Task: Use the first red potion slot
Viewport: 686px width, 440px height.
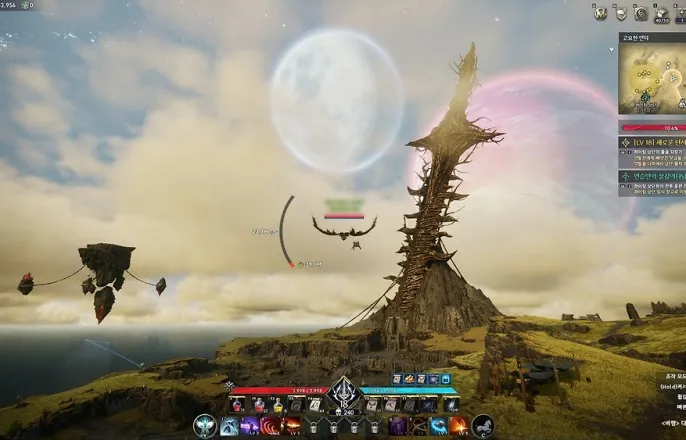Action: click(x=237, y=405)
